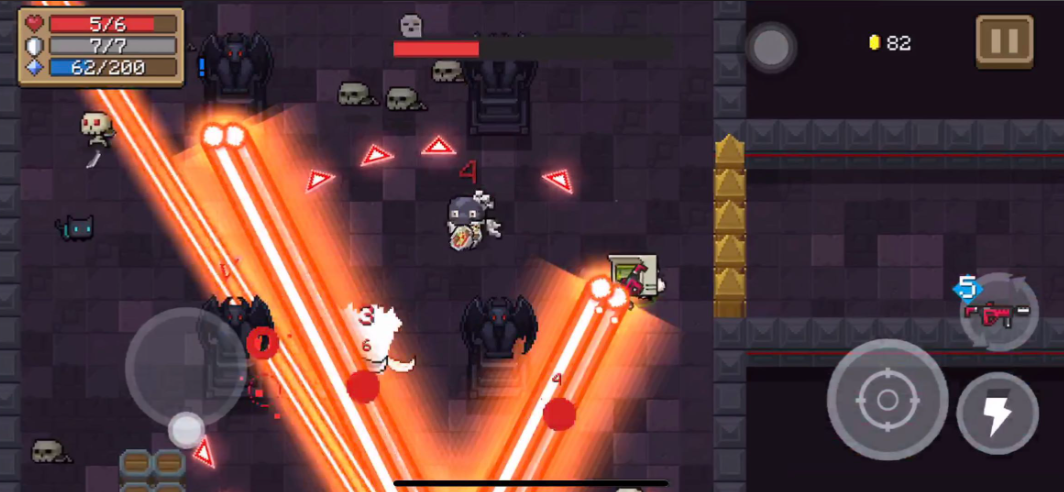Activate the lightning bolt skill
Viewport: 1064px width, 492px height.
click(x=997, y=413)
